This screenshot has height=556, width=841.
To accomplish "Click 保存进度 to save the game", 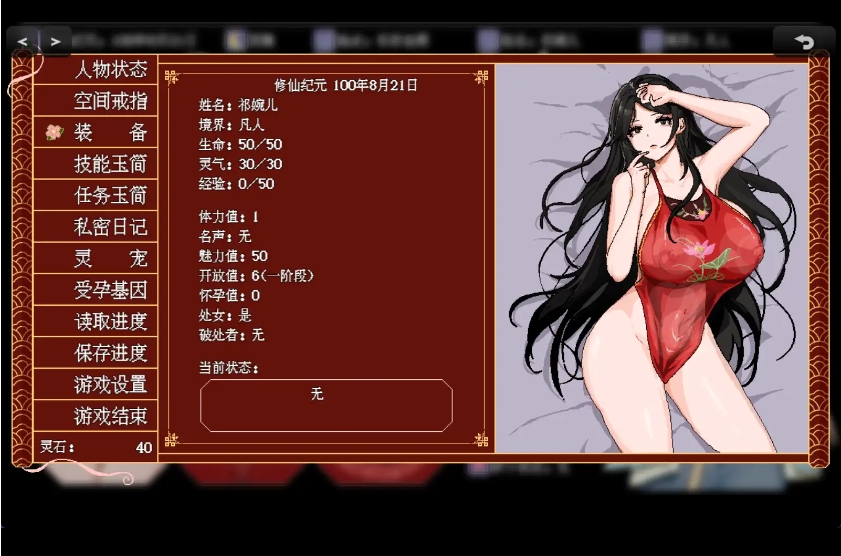I will (110, 353).
